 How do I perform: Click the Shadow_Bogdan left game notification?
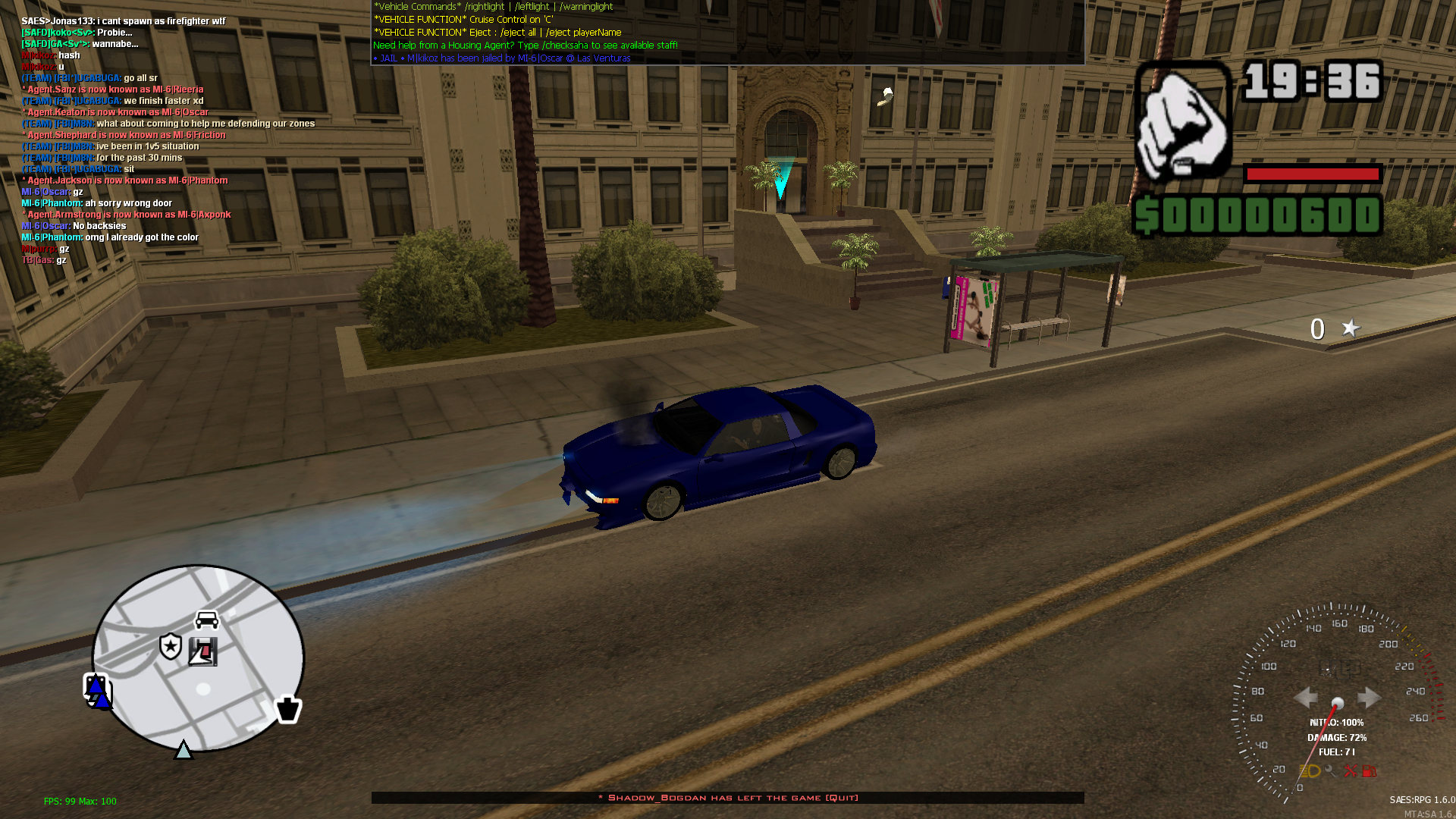coord(726,798)
